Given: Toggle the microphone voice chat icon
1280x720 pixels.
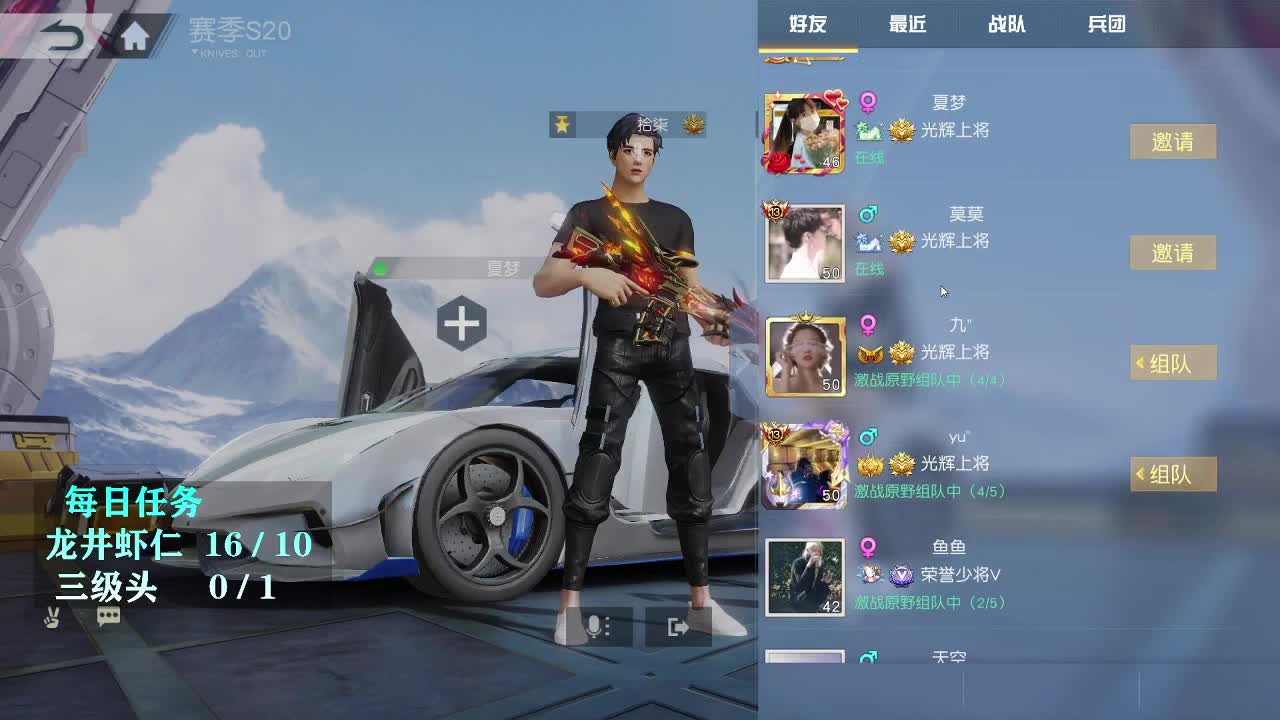Looking at the screenshot, I should click(593, 628).
